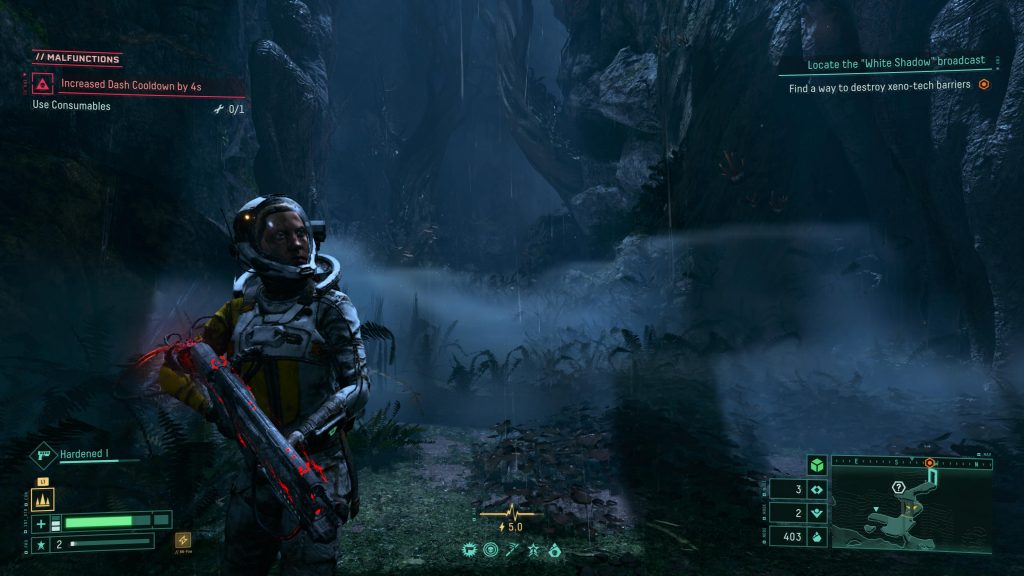The width and height of the screenshot is (1024, 576).
Task: Select the red malfunction warning triangle icon
Action: tap(43, 85)
